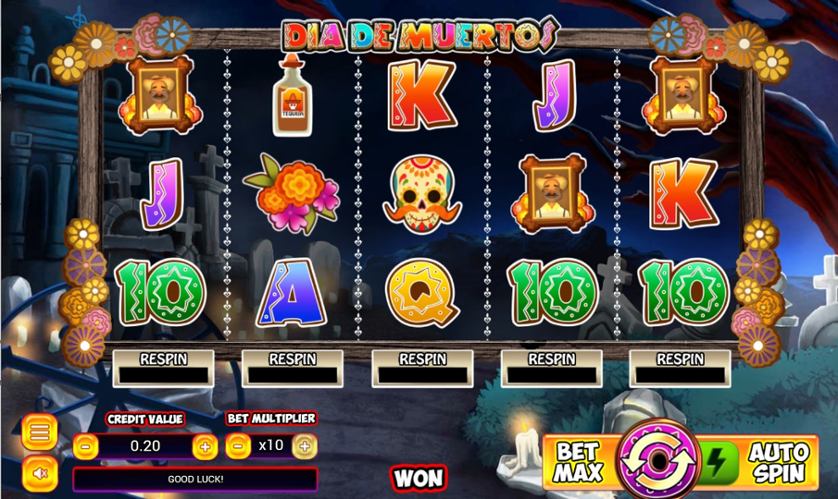
Task: Lower the bet multiplier
Action: (237, 446)
